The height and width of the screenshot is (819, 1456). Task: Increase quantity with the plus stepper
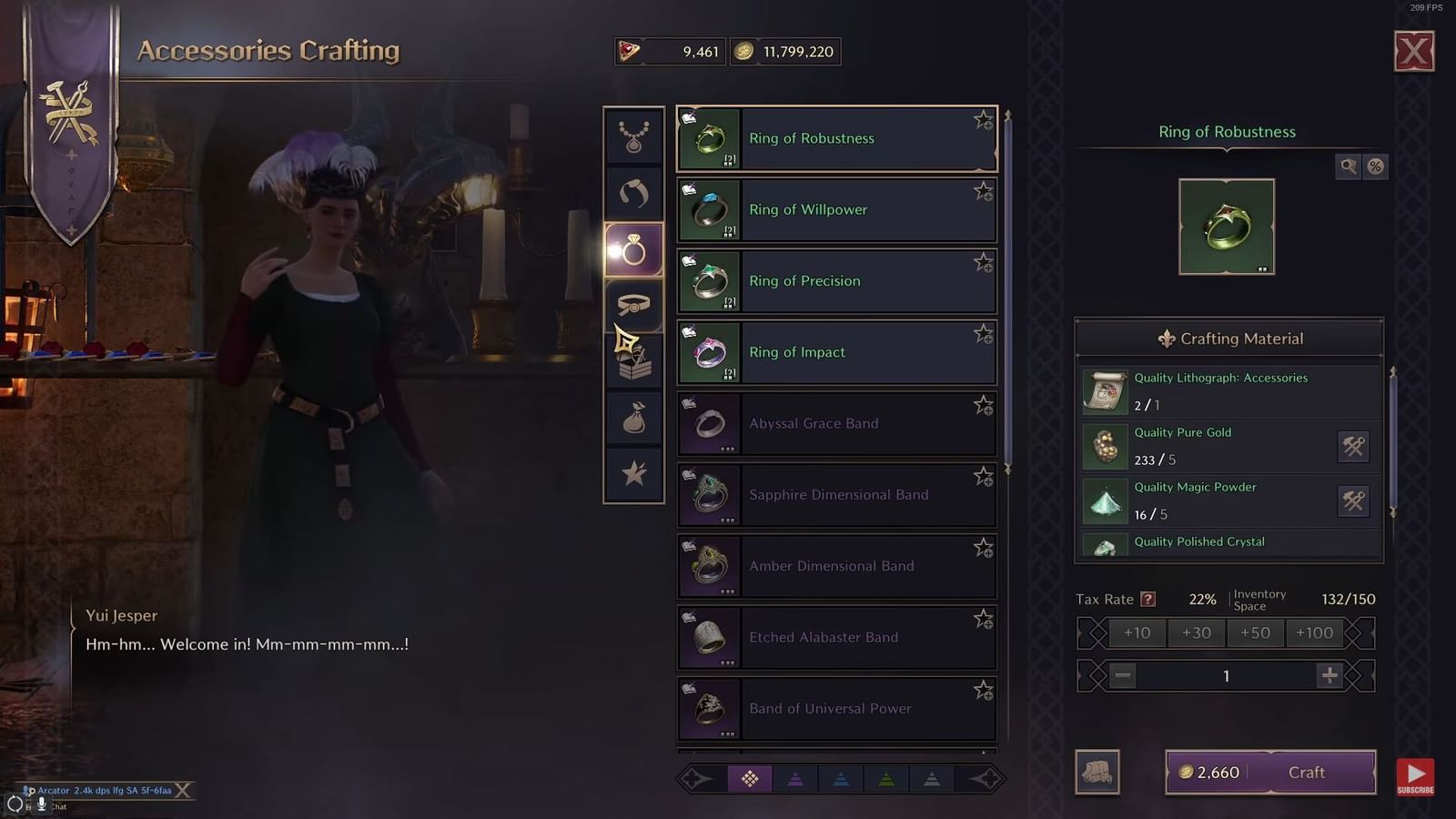1330,675
